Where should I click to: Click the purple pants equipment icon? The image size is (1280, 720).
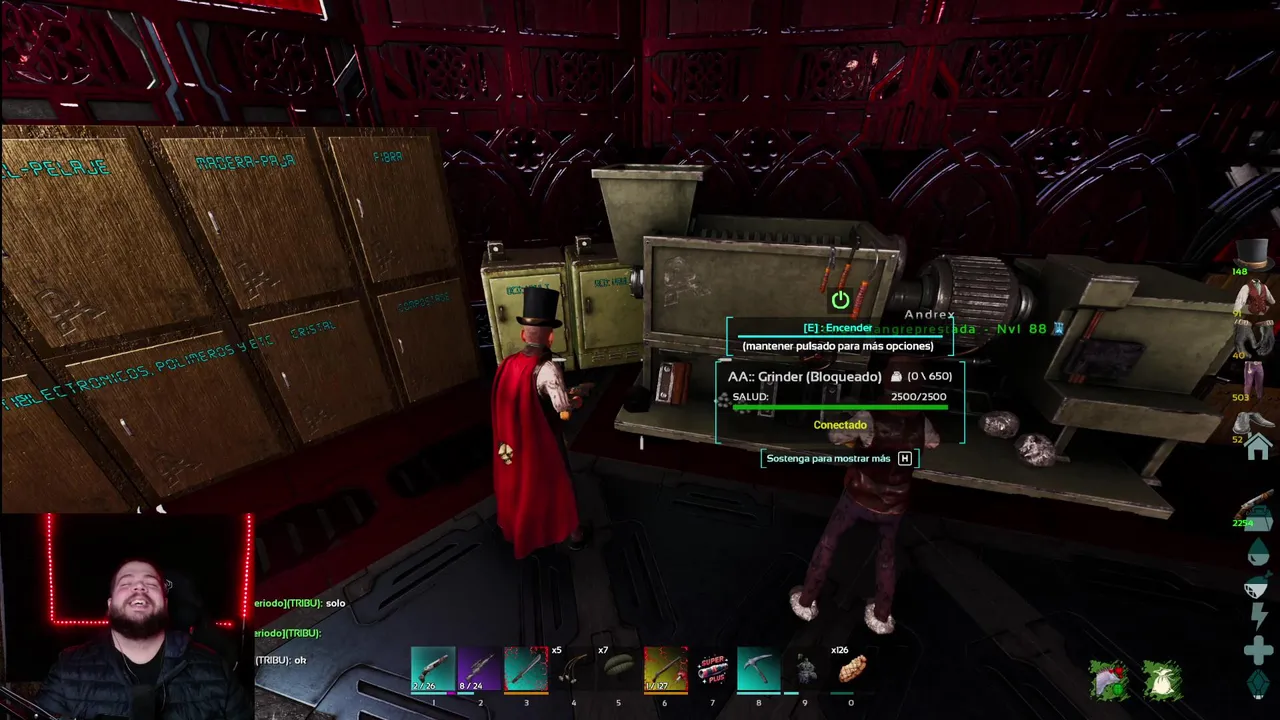coord(1254,380)
